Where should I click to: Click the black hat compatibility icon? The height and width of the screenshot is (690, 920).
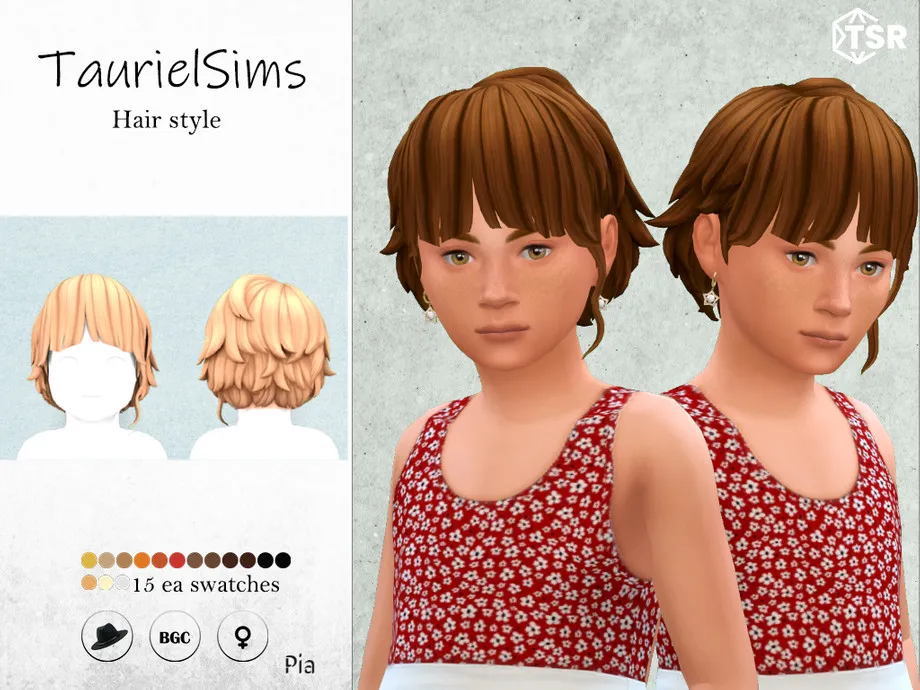pyautogui.click(x=109, y=636)
